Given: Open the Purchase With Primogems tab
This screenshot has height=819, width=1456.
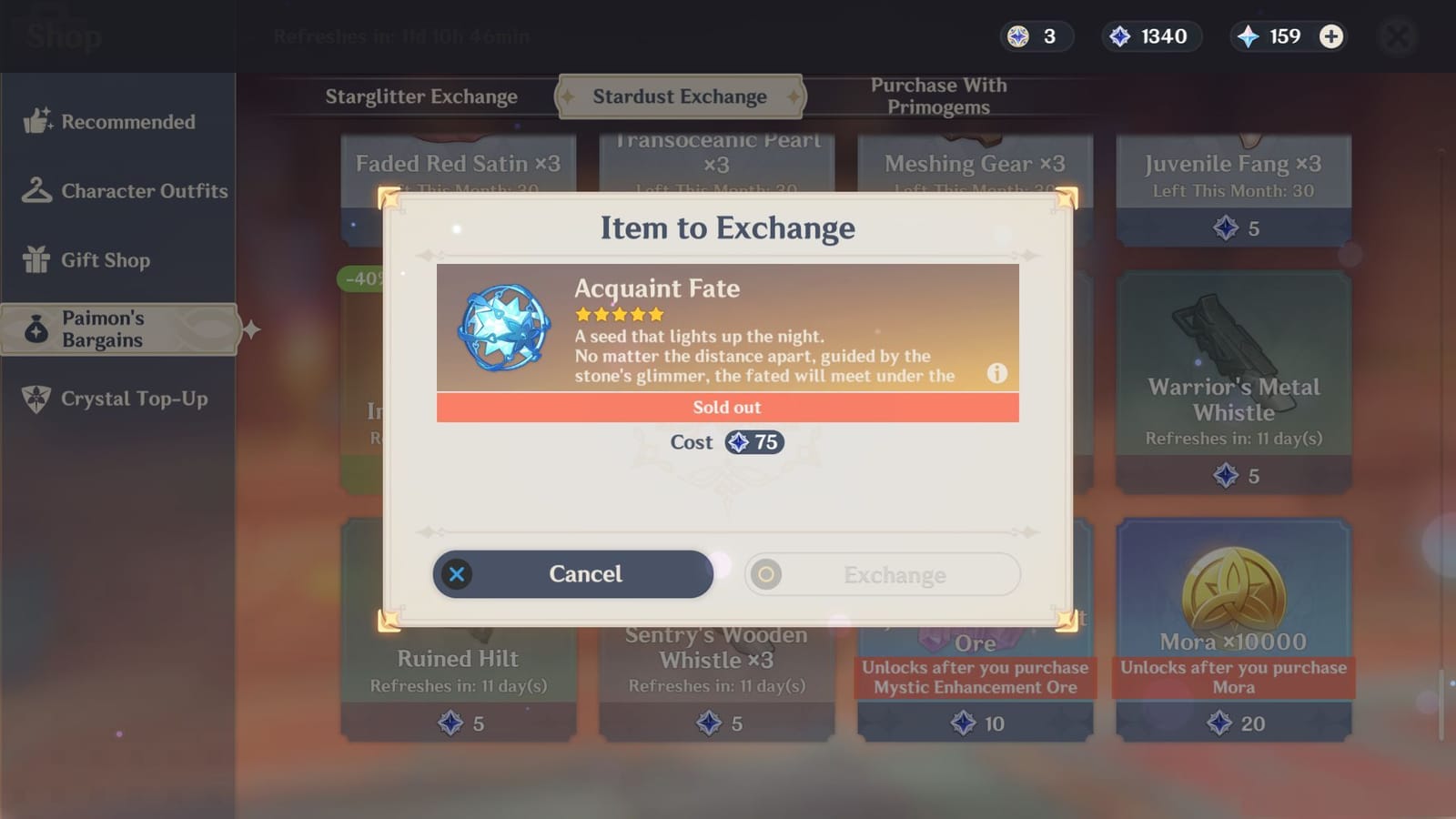Looking at the screenshot, I should (x=937, y=96).
